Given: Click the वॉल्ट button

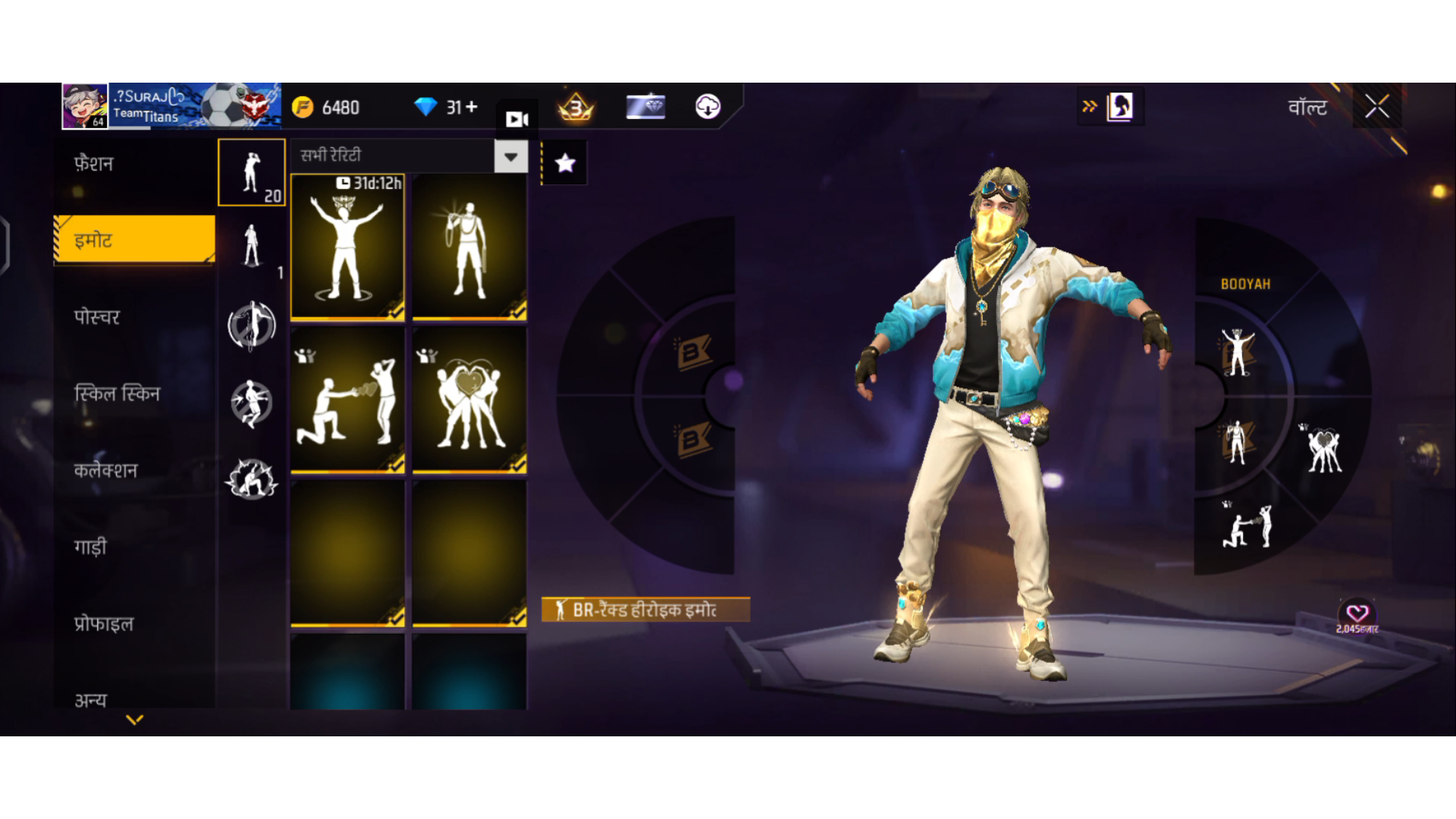Looking at the screenshot, I should click(x=1307, y=106).
